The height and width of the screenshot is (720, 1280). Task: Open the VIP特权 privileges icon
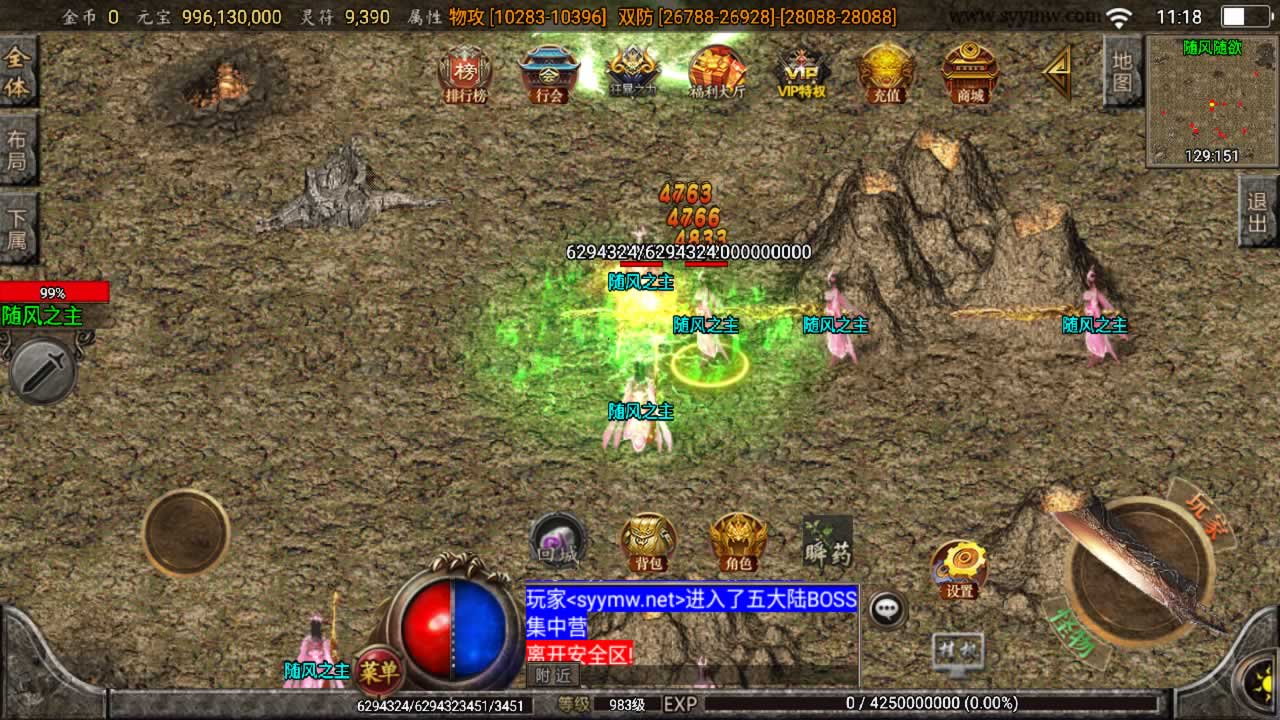[x=802, y=75]
